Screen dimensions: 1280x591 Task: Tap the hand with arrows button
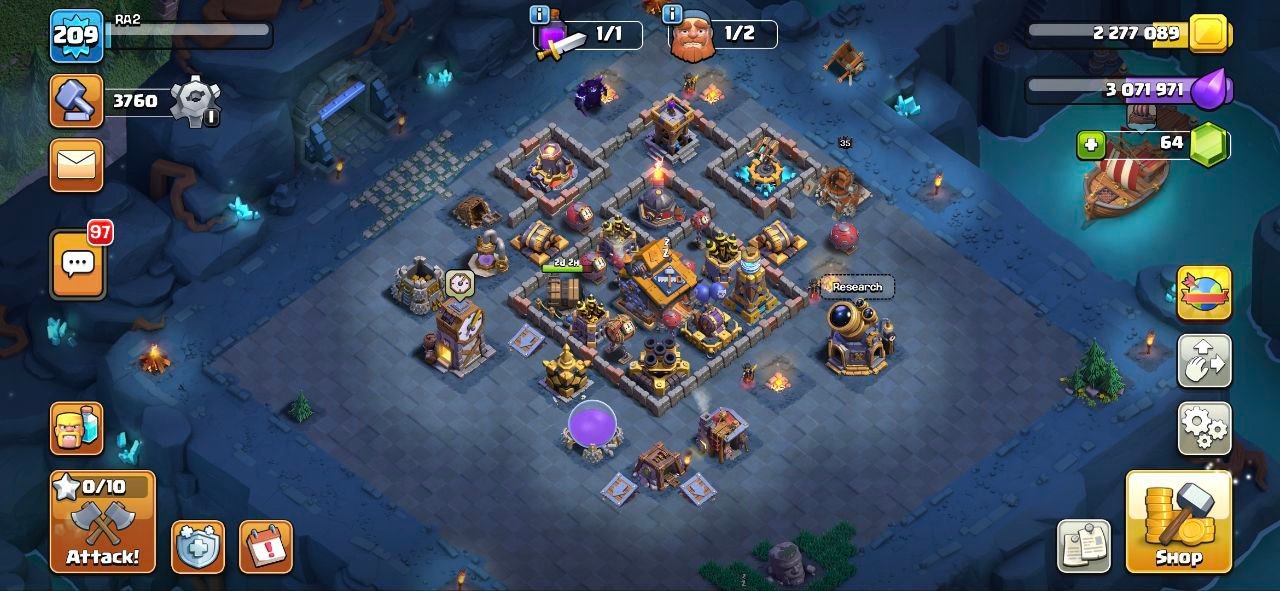click(1204, 361)
